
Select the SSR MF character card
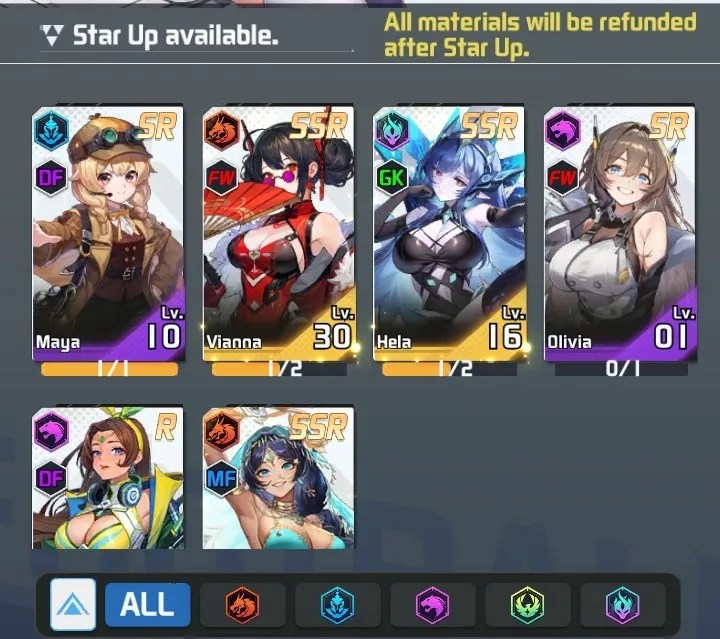tap(279, 478)
